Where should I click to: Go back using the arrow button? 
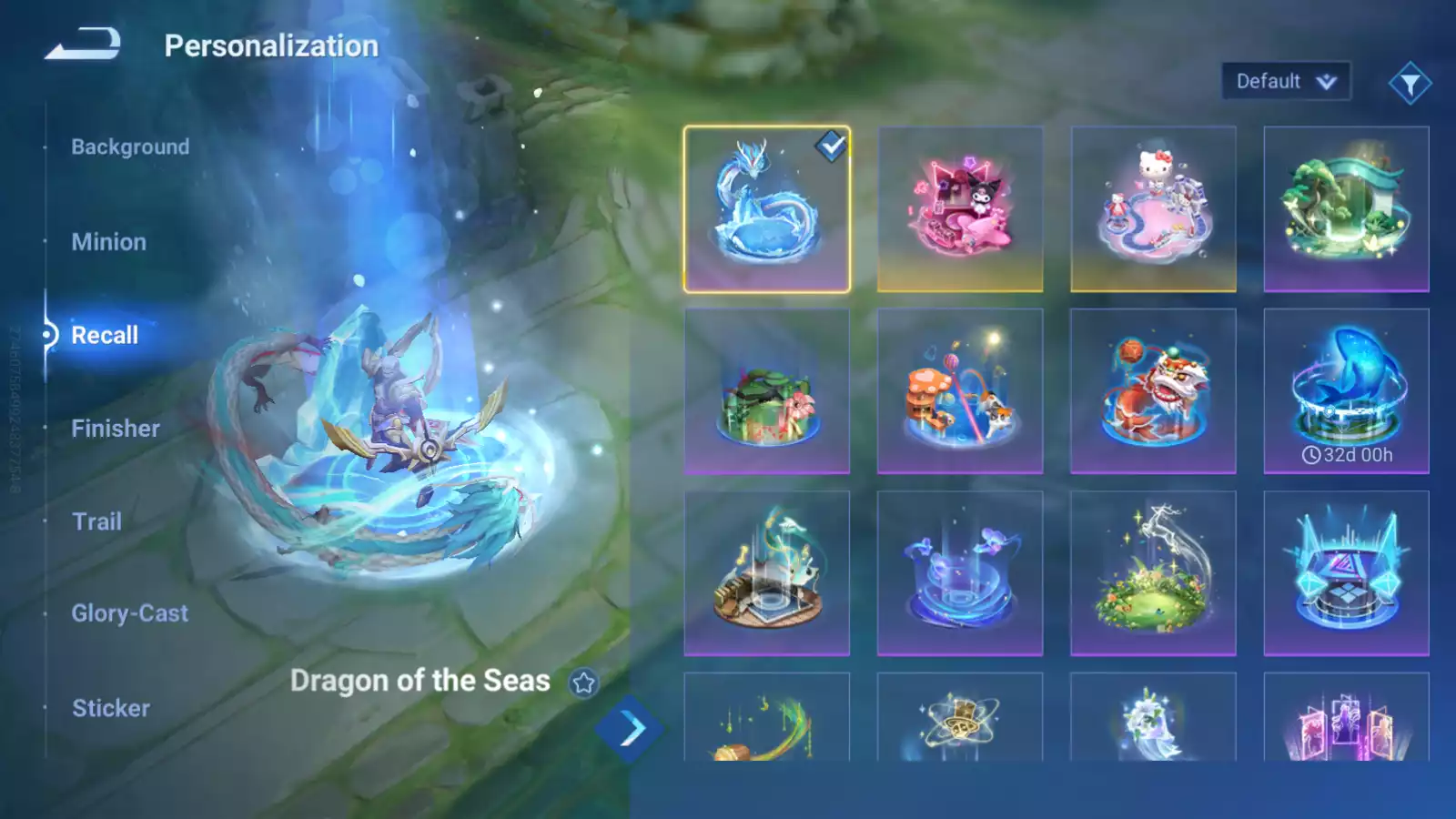coord(83,44)
